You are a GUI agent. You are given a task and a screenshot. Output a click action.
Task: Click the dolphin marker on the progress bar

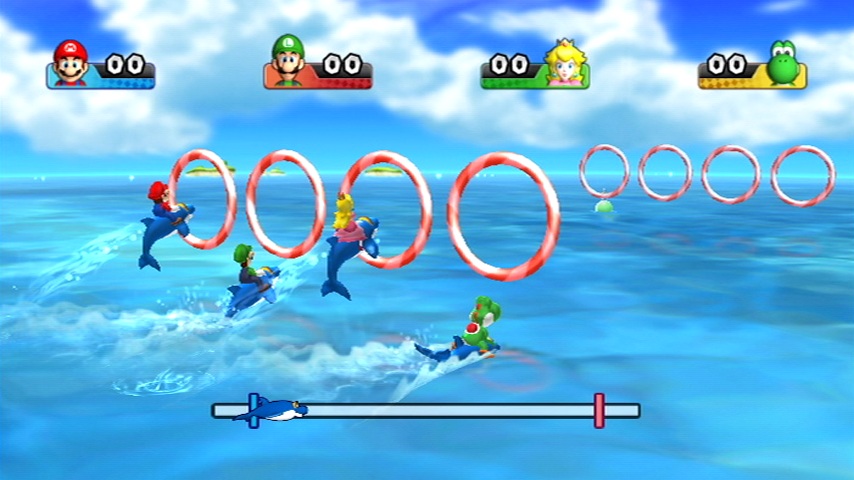point(271,410)
